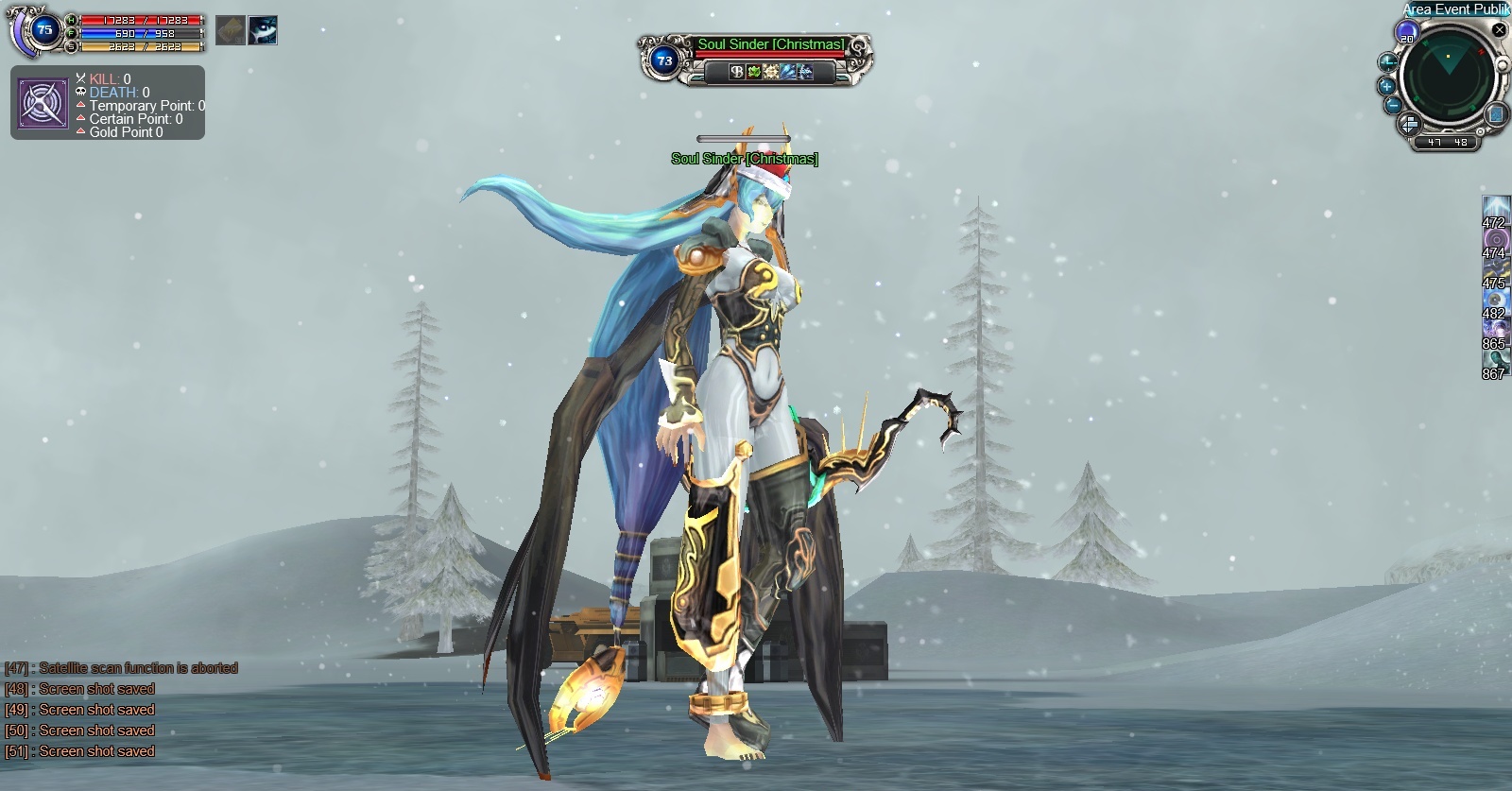Image resolution: width=1512 pixels, height=791 pixels.
Task: Click the level 75 player portrait orb
Action: [x=43, y=30]
